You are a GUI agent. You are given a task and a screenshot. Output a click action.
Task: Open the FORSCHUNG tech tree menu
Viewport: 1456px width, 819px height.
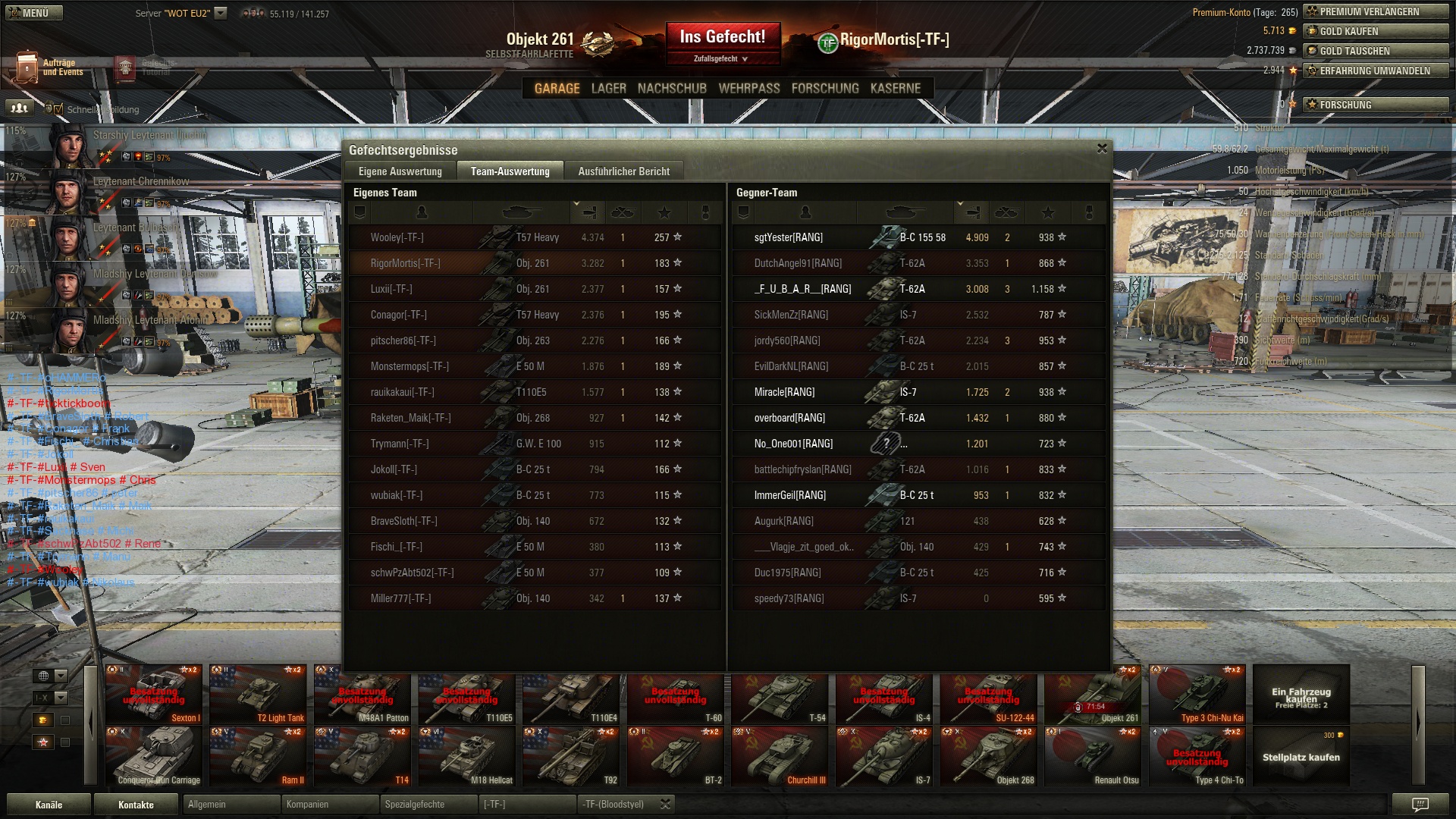[x=825, y=89]
